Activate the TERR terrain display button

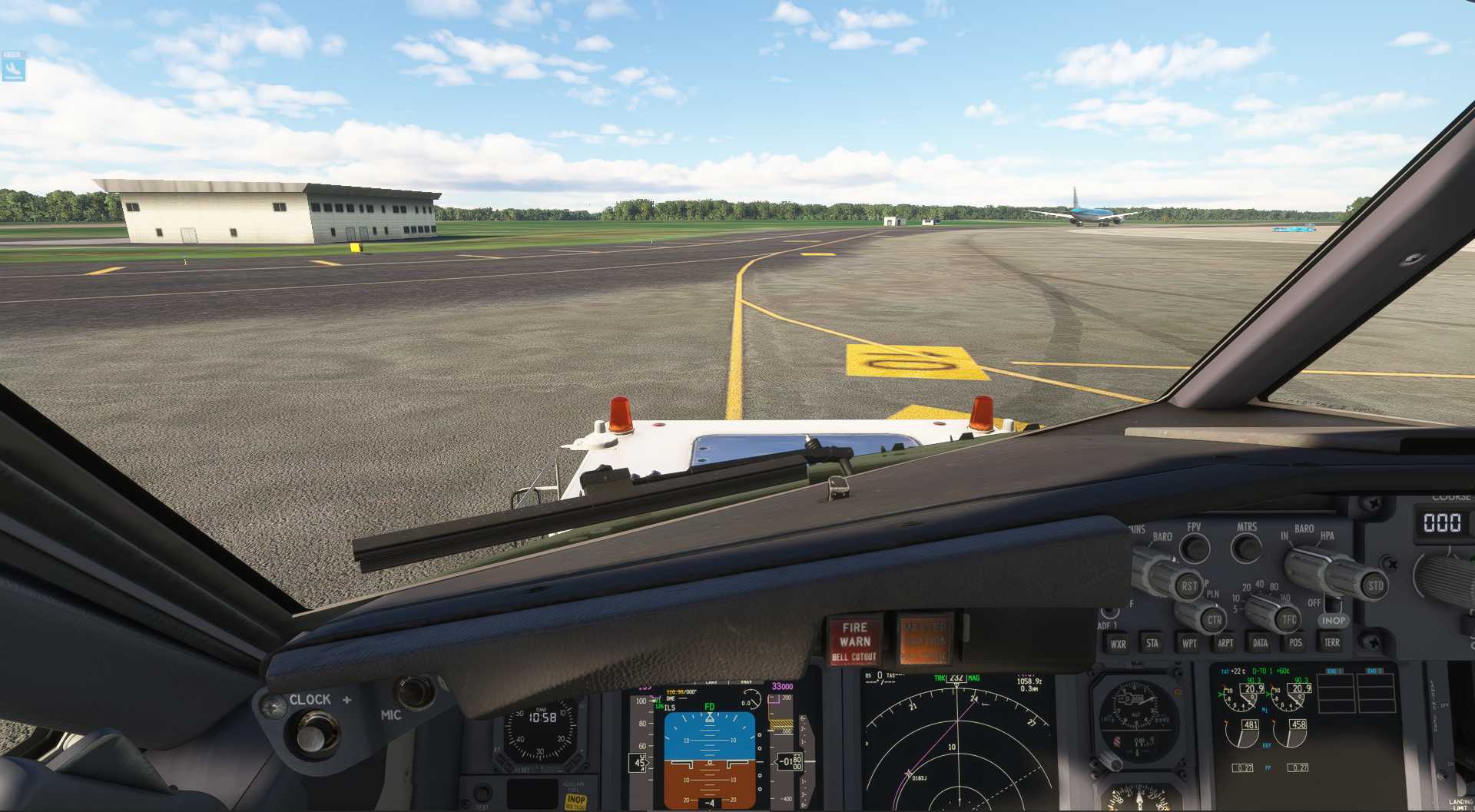(1332, 642)
